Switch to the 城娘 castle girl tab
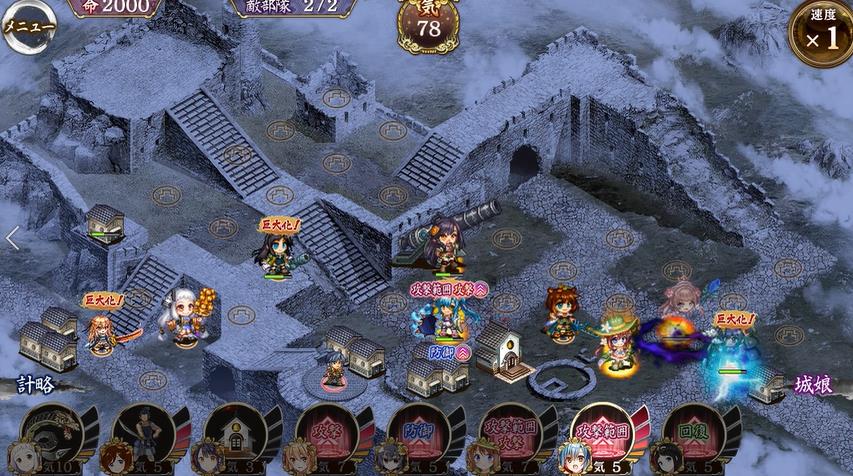 click(x=816, y=384)
